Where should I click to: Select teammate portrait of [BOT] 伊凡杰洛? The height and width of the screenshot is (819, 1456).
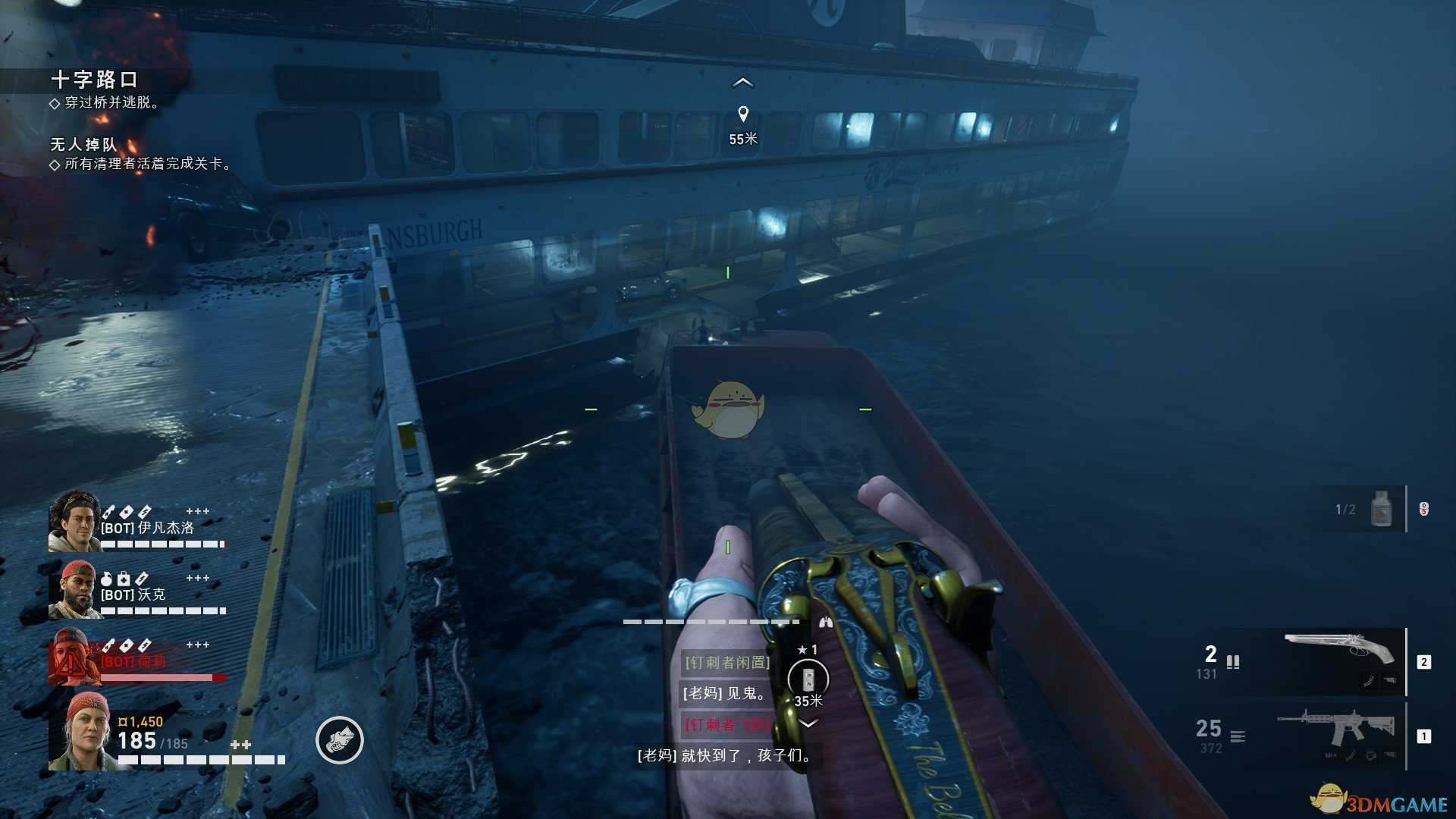coord(74,521)
